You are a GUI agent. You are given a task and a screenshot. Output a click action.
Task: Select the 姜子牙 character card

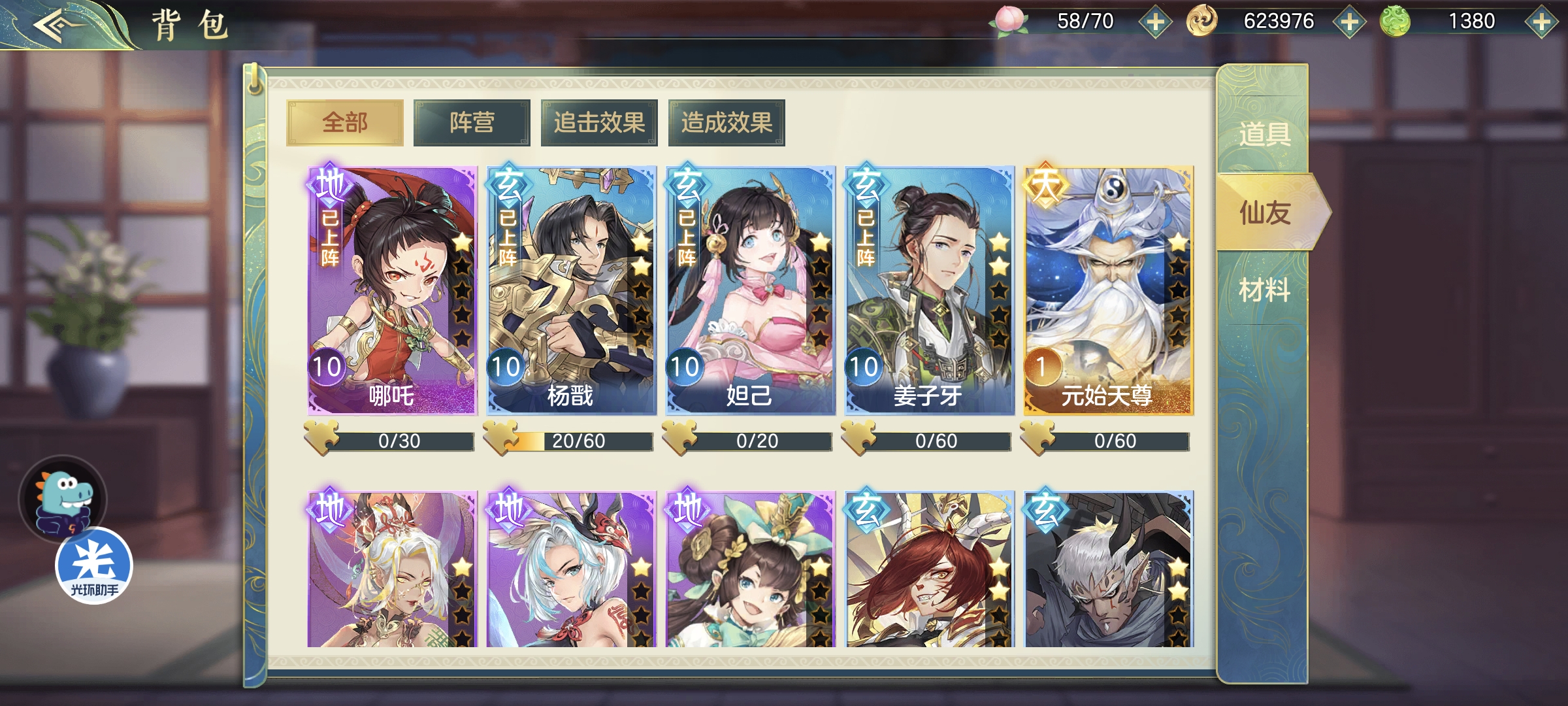(x=929, y=291)
